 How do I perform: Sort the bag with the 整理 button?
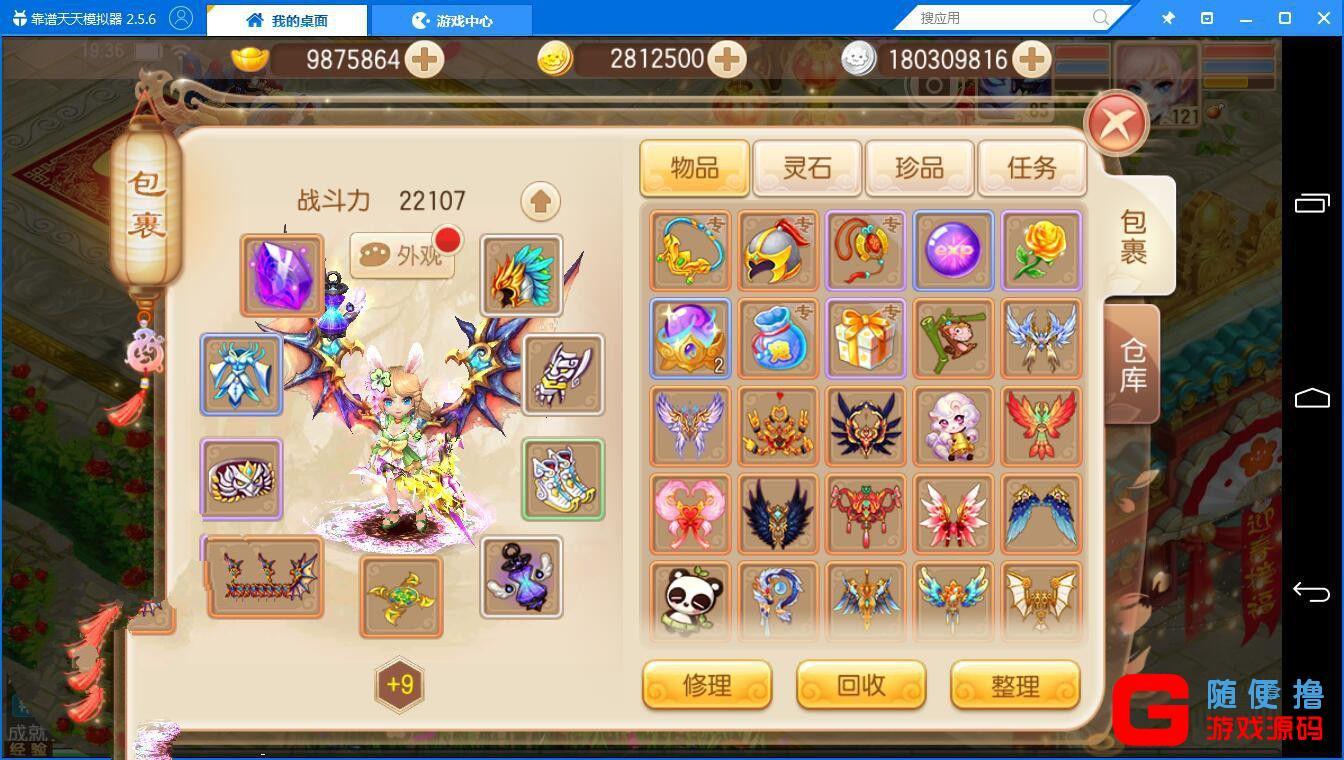[x=1015, y=685]
